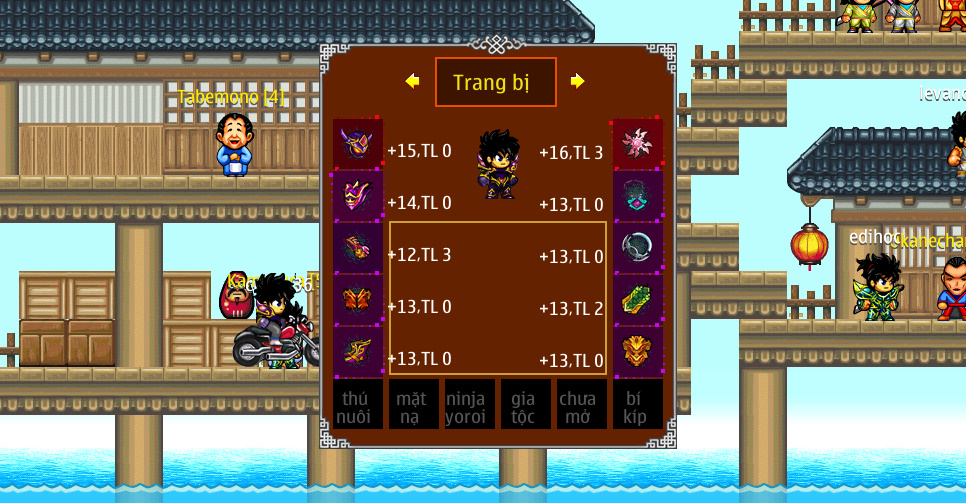
Task: Open the mặt nạ mask slot
Action: 414,405
